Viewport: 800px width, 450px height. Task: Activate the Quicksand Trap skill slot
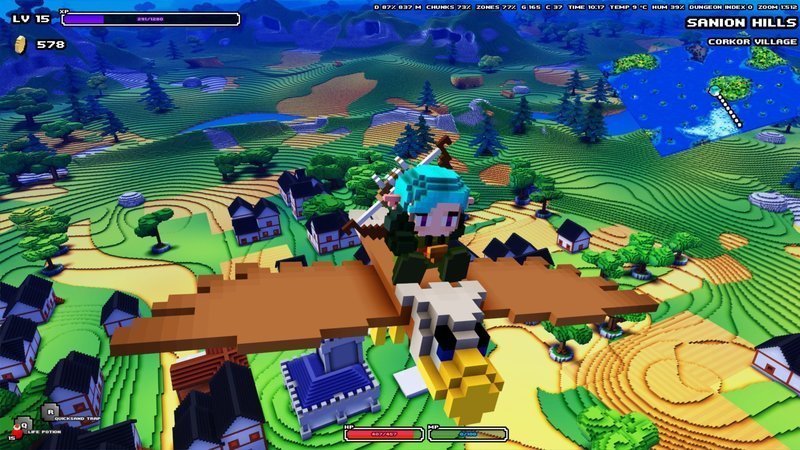(x=50, y=410)
